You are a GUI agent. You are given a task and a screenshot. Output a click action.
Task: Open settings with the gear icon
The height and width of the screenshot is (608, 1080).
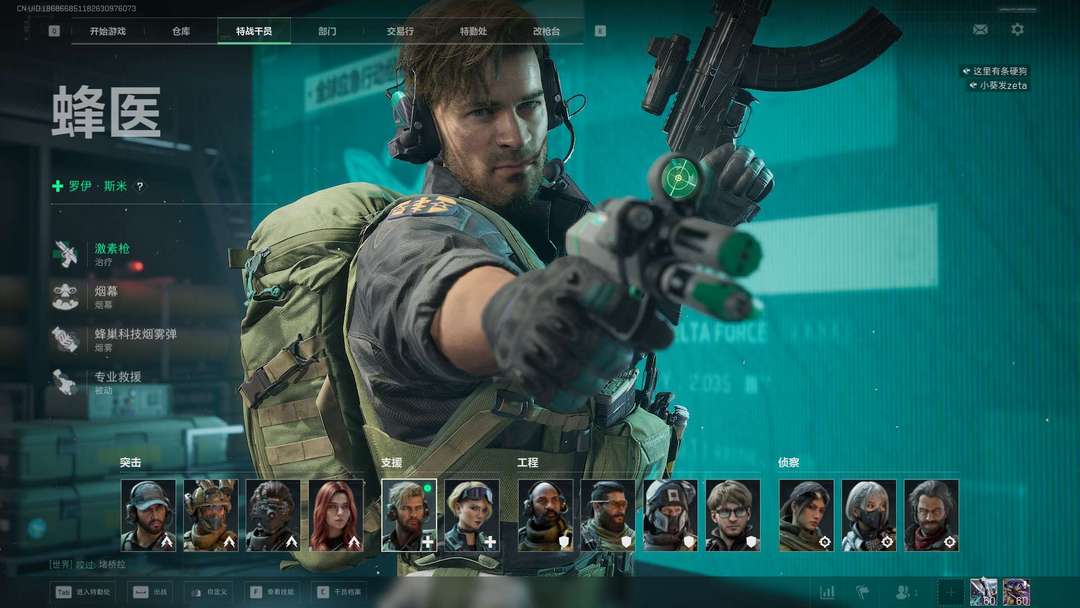pyautogui.click(x=1017, y=30)
